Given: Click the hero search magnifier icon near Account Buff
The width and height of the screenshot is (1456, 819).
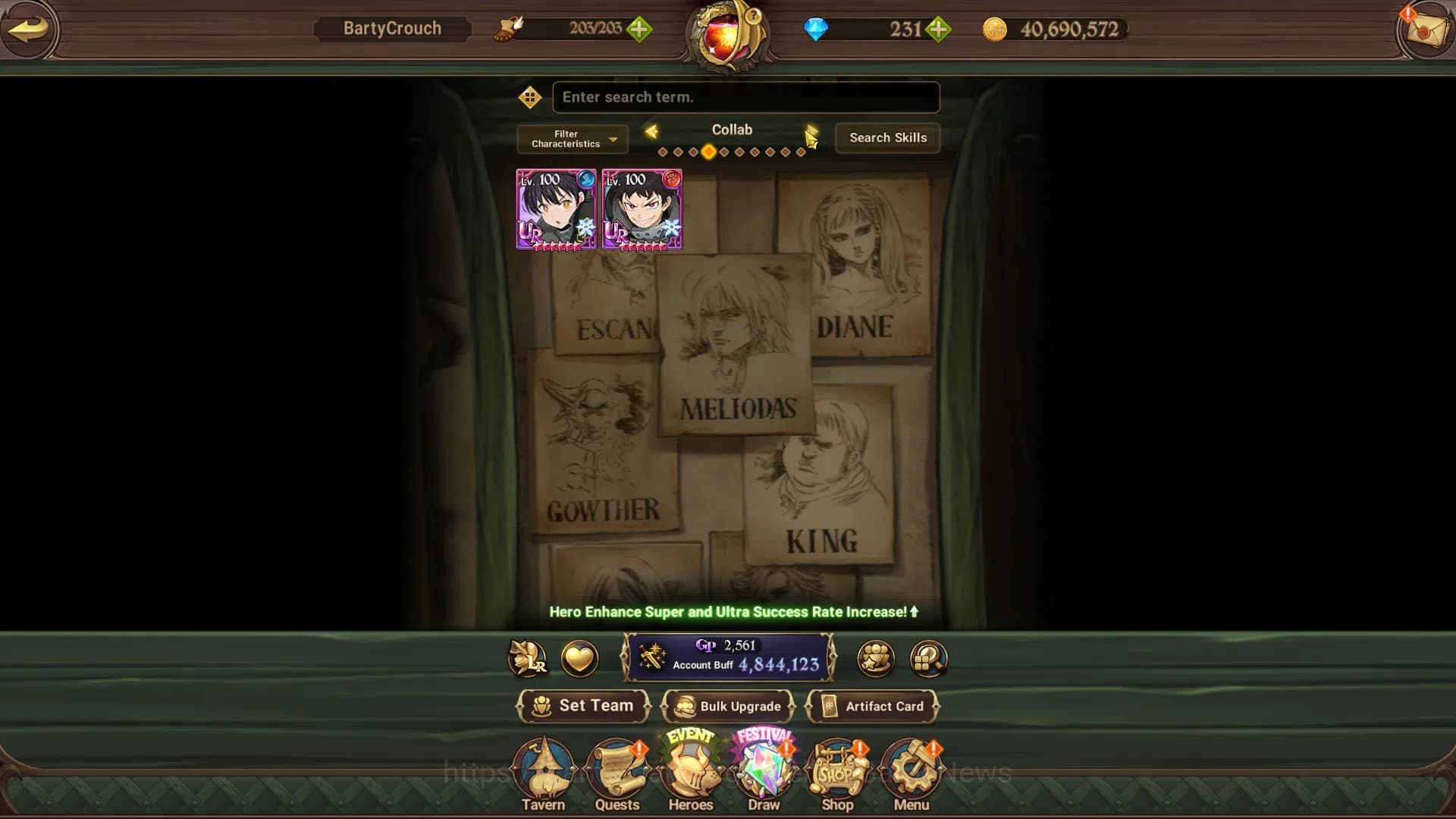Looking at the screenshot, I should (x=927, y=659).
